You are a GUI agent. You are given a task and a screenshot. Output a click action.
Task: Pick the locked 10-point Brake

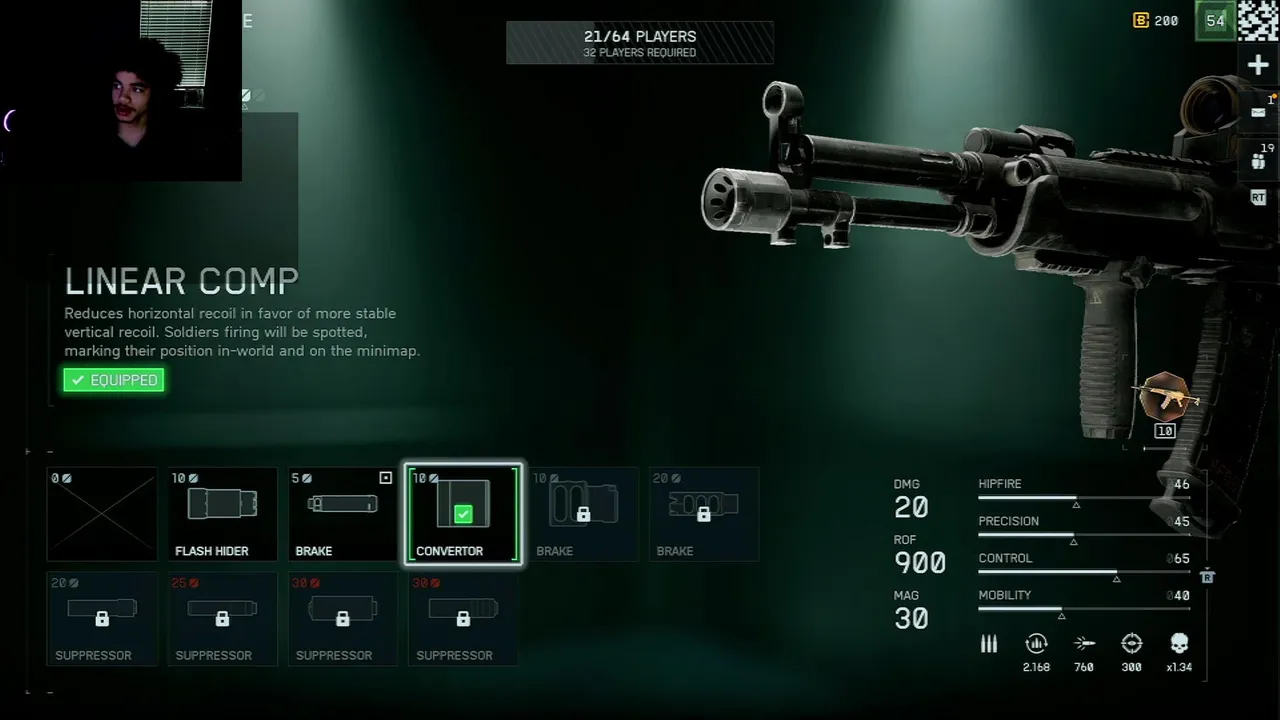tap(583, 514)
